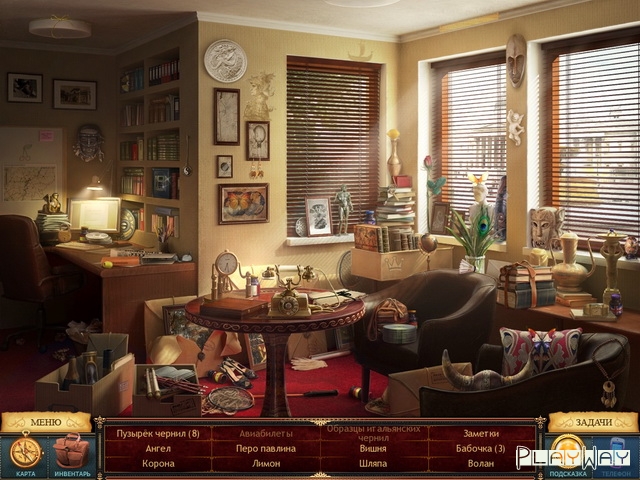This screenshot has width=640, height=480.
Task: Select 'Волан' in the item list
Action: (x=481, y=463)
